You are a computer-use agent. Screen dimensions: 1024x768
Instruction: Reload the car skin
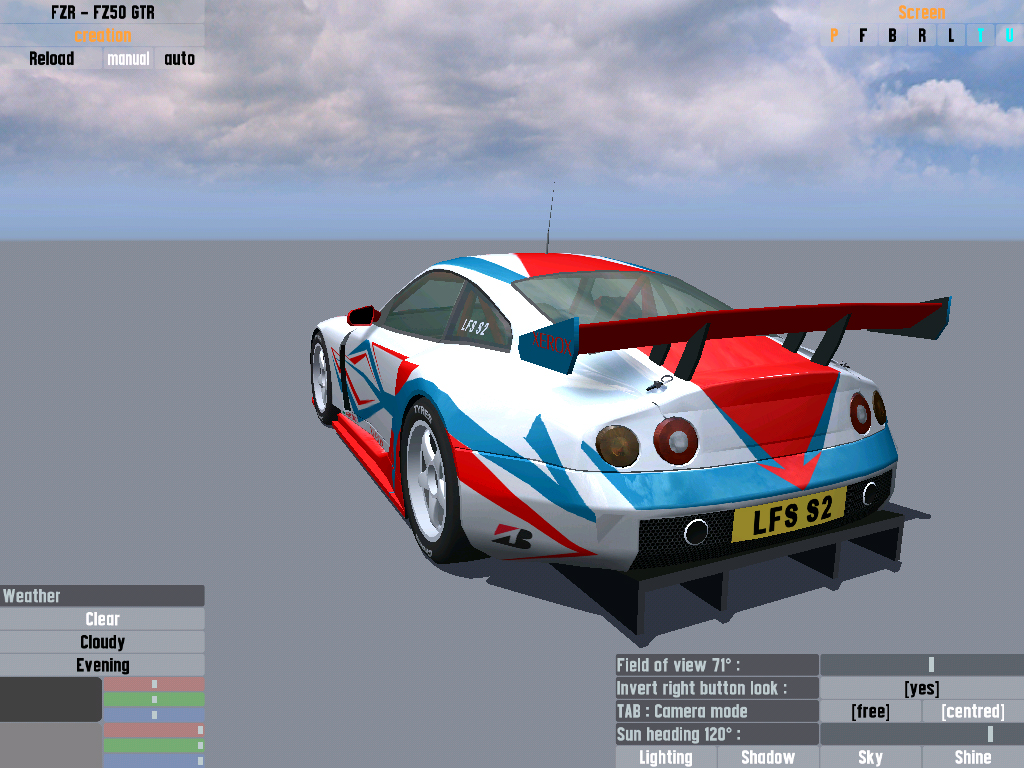click(51, 59)
